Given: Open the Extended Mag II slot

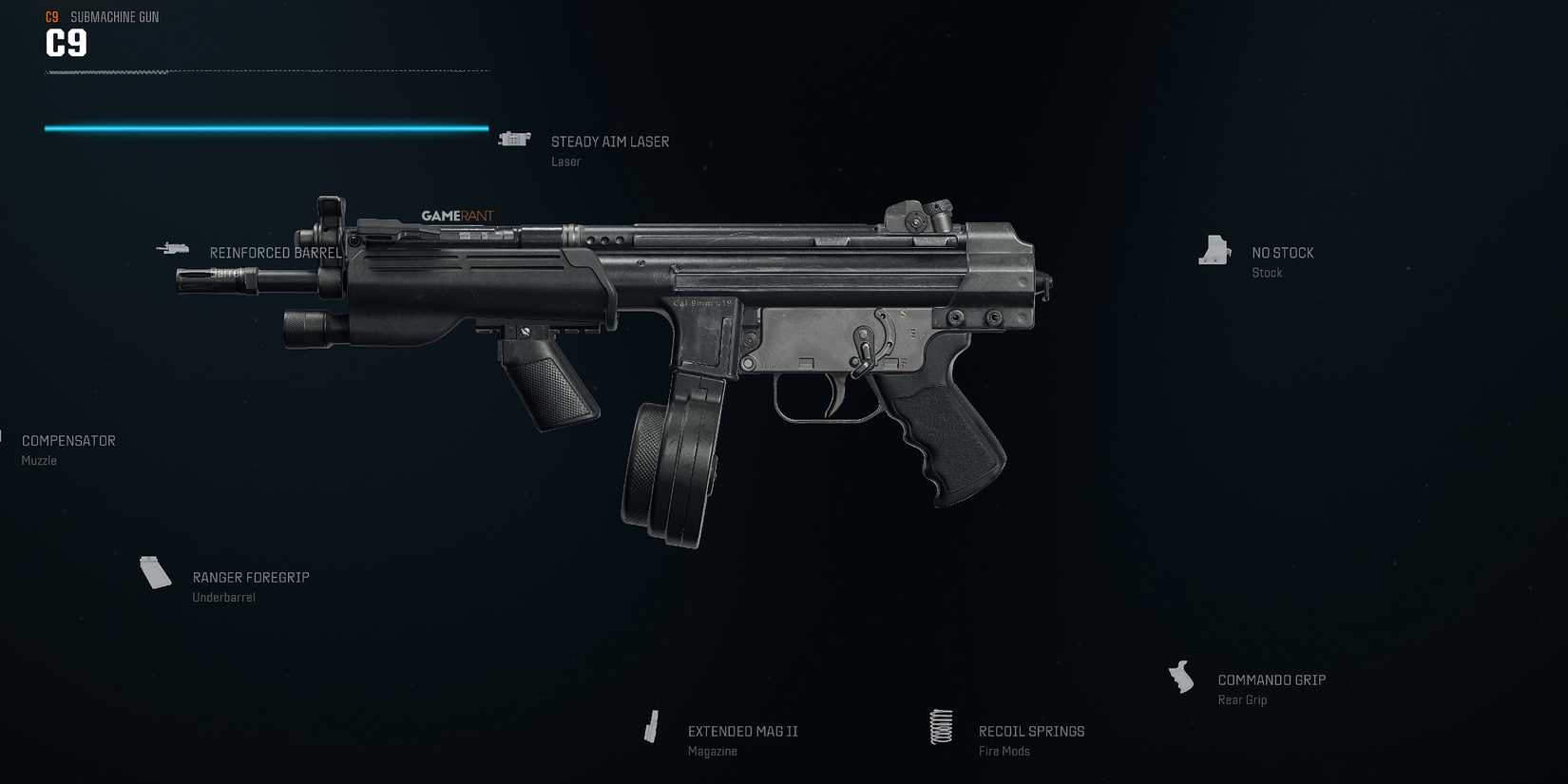Looking at the screenshot, I should [x=742, y=731].
